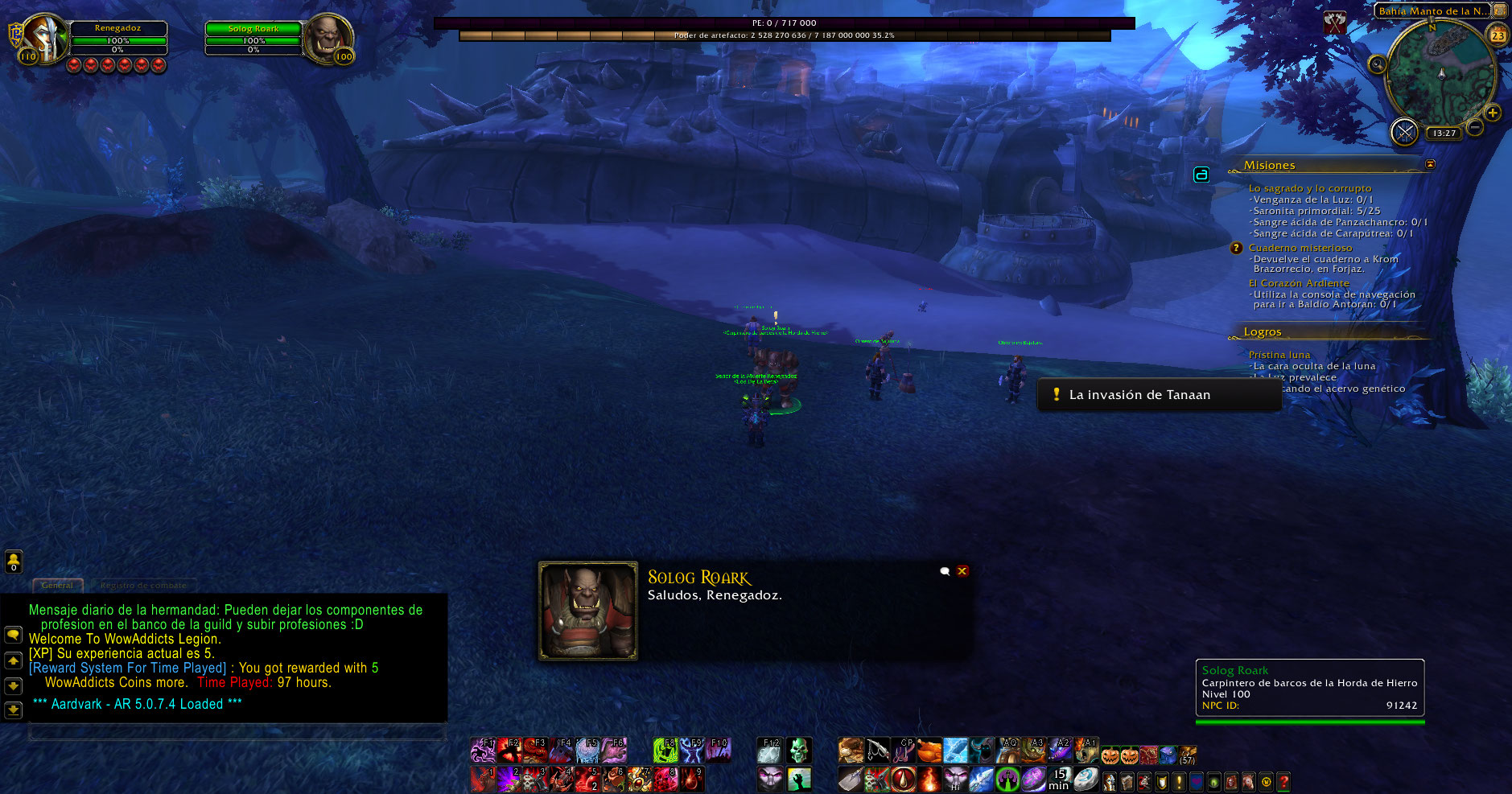The height and width of the screenshot is (794, 1512).
Task: Open the crossed-swords garrison button by the minimap
Action: click(x=1404, y=132)
